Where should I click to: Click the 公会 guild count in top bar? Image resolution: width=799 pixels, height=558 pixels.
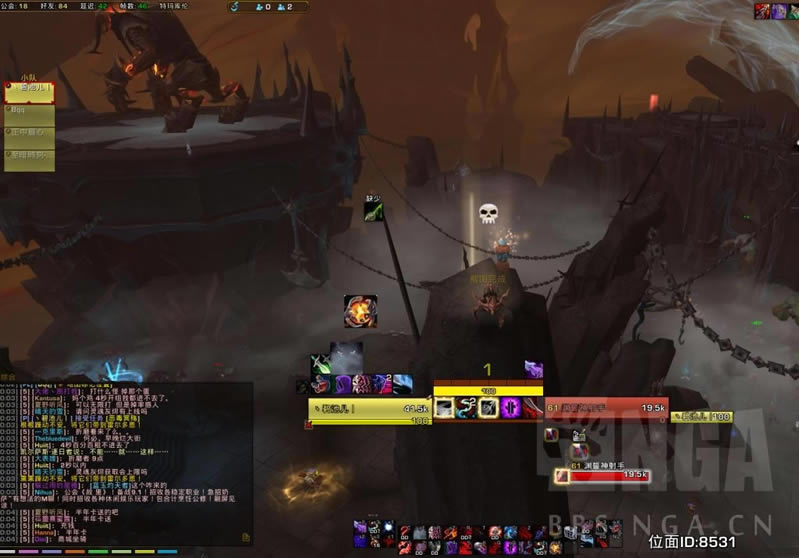coord(19,6)
